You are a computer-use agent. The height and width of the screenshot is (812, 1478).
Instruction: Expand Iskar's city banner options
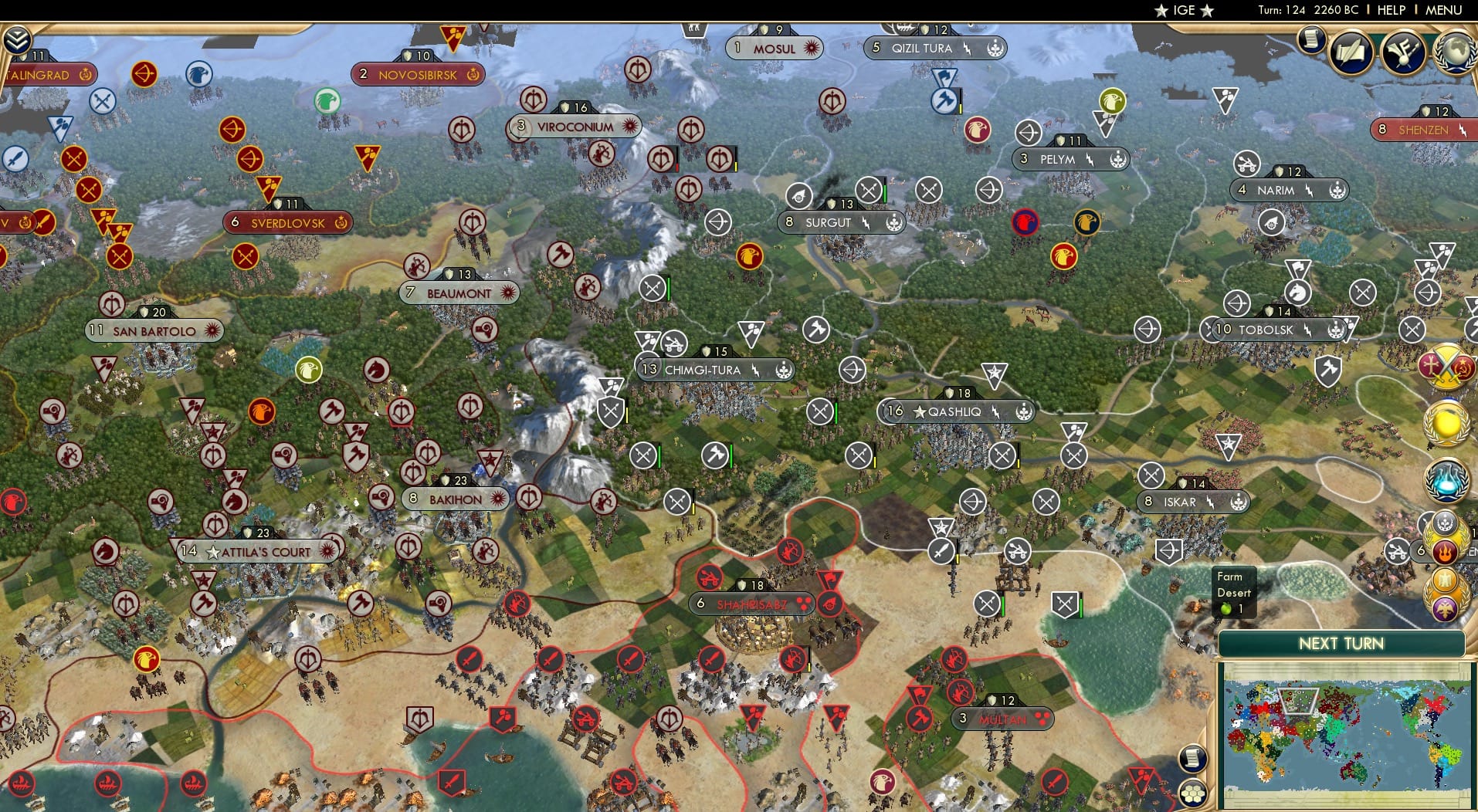(1240, 502)
